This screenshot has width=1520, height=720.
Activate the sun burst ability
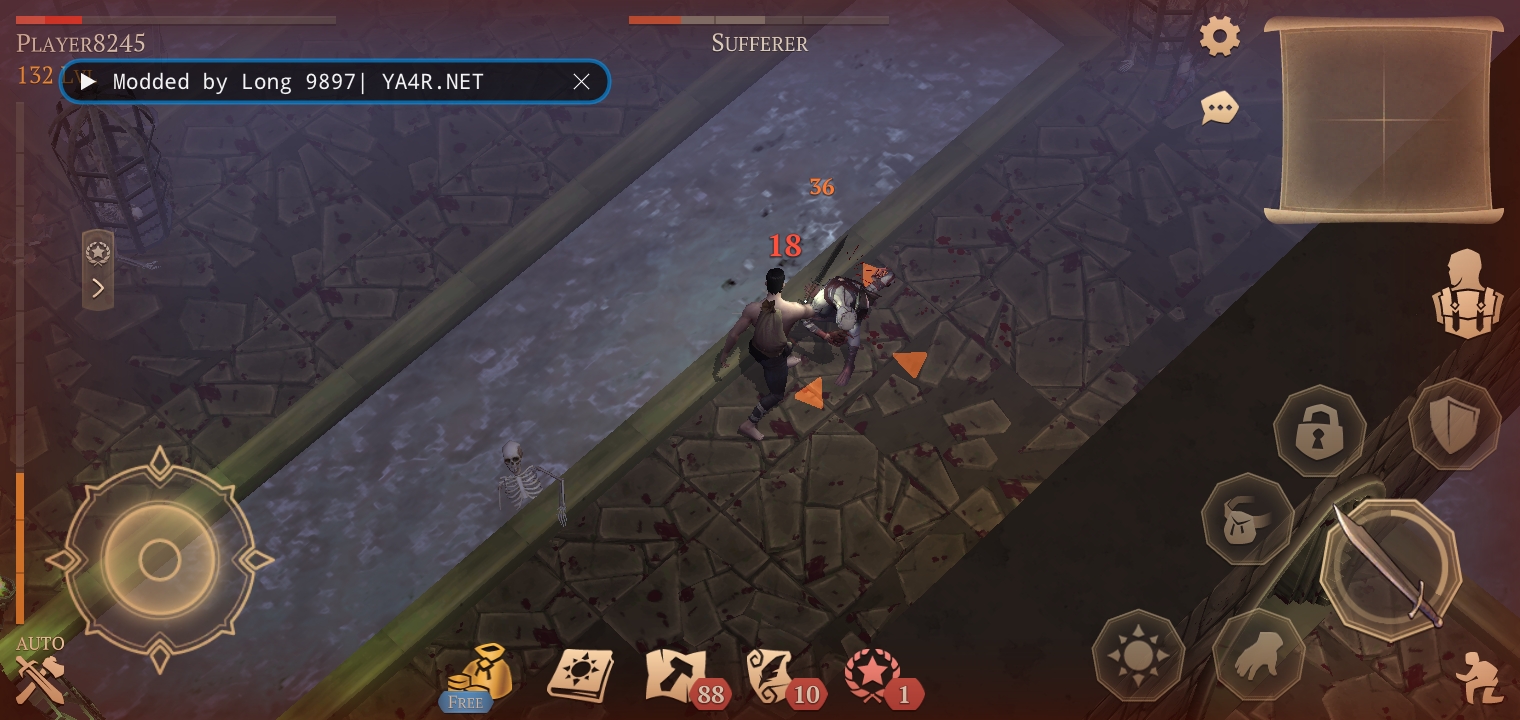[1138, 655]
